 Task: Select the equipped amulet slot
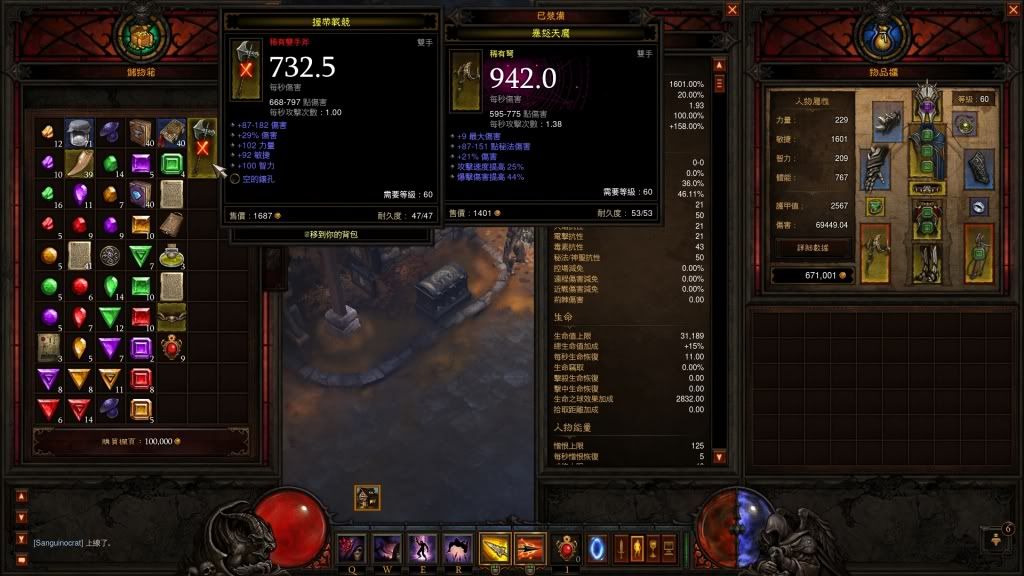click(x=965, y=125)
